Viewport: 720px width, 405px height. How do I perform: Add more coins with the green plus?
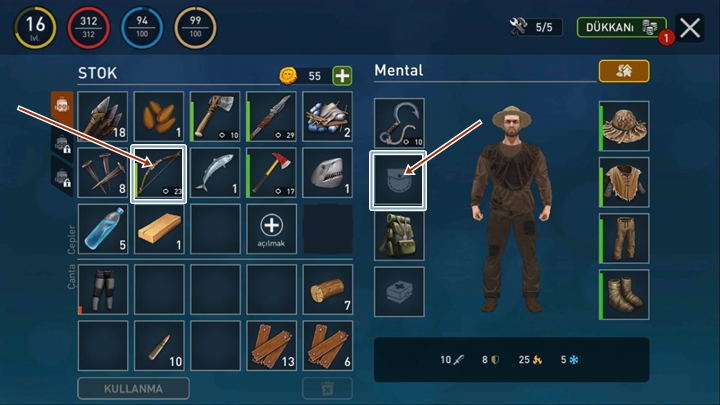342,76
